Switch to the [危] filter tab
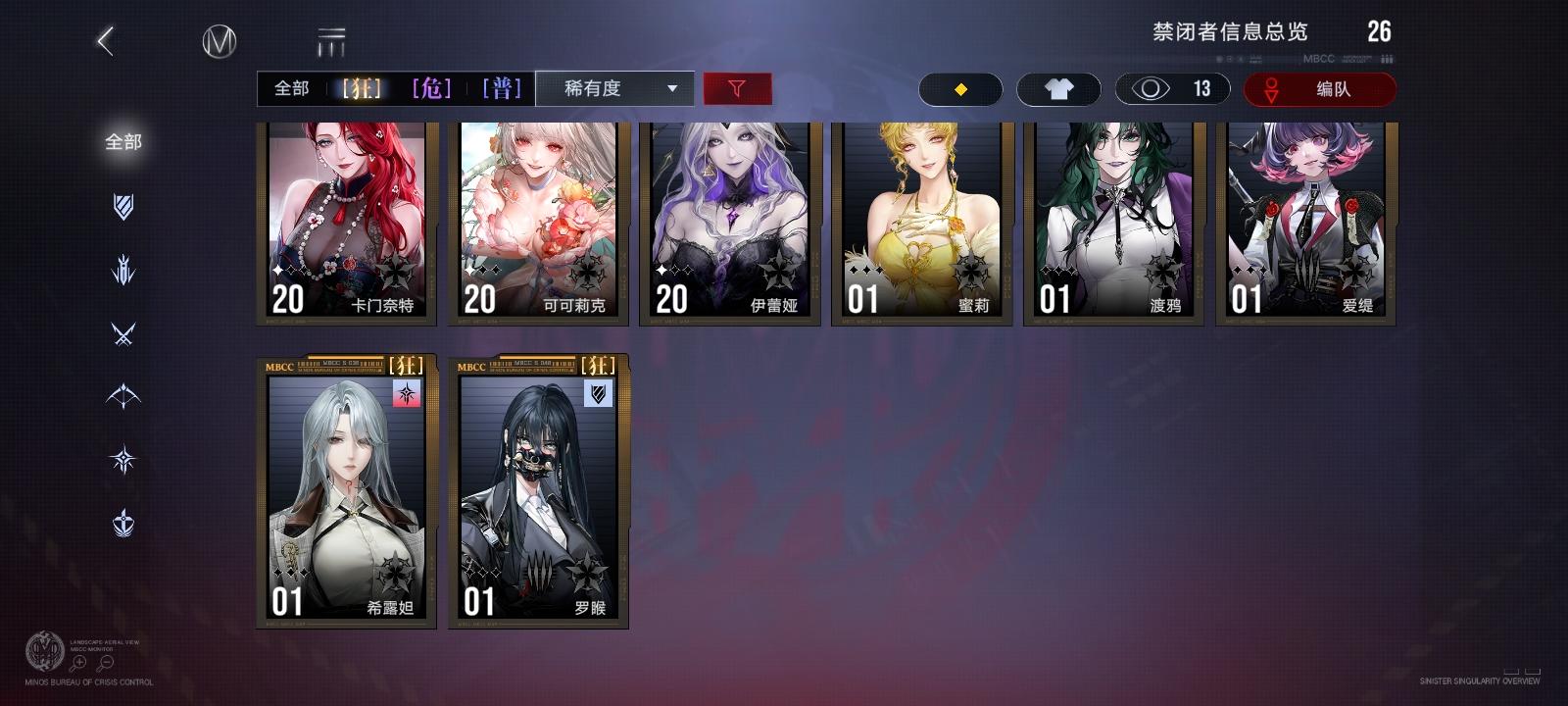Screen dimensions: 1568x706 431,88
